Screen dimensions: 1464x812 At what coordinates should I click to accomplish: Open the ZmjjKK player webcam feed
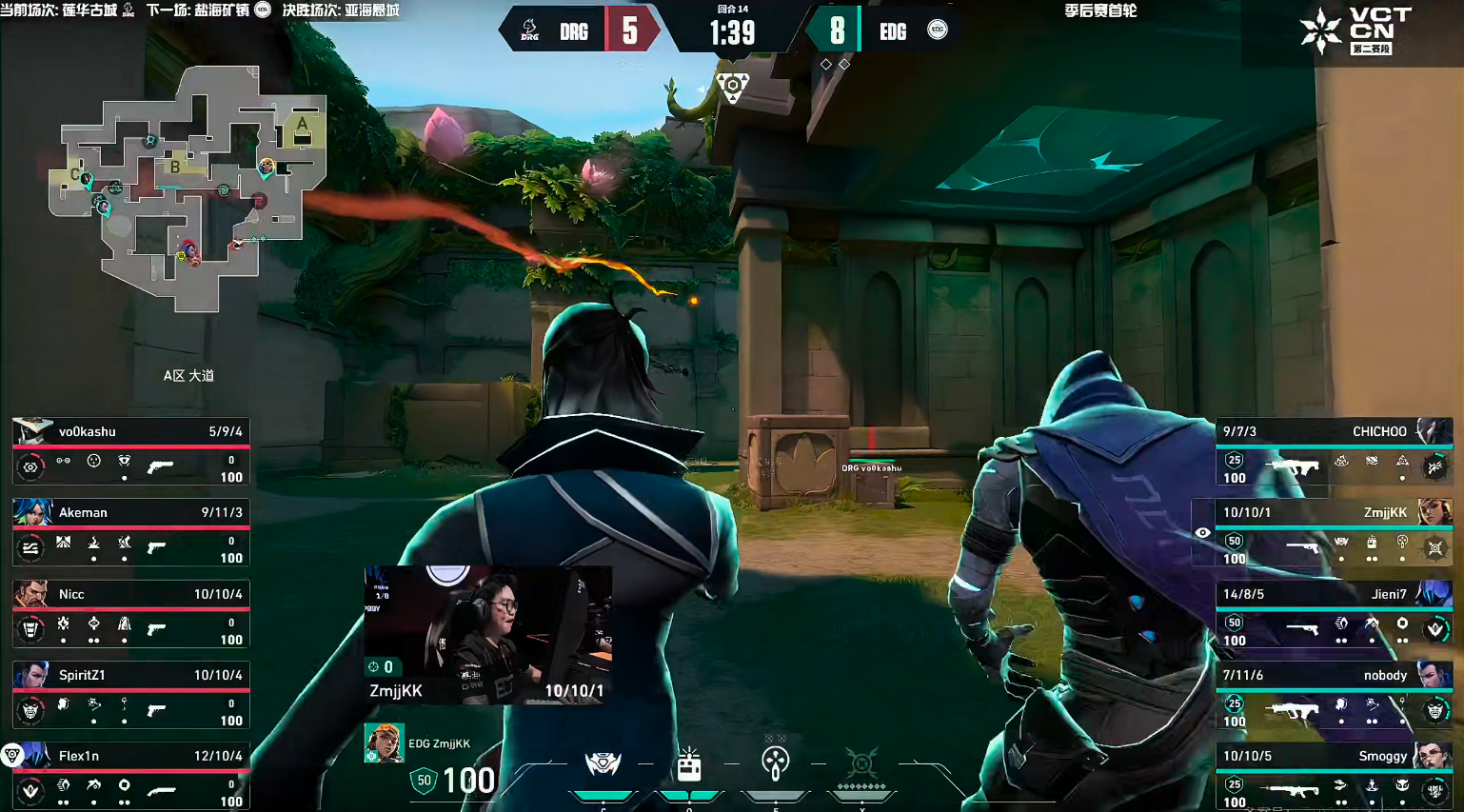[488, 635]
